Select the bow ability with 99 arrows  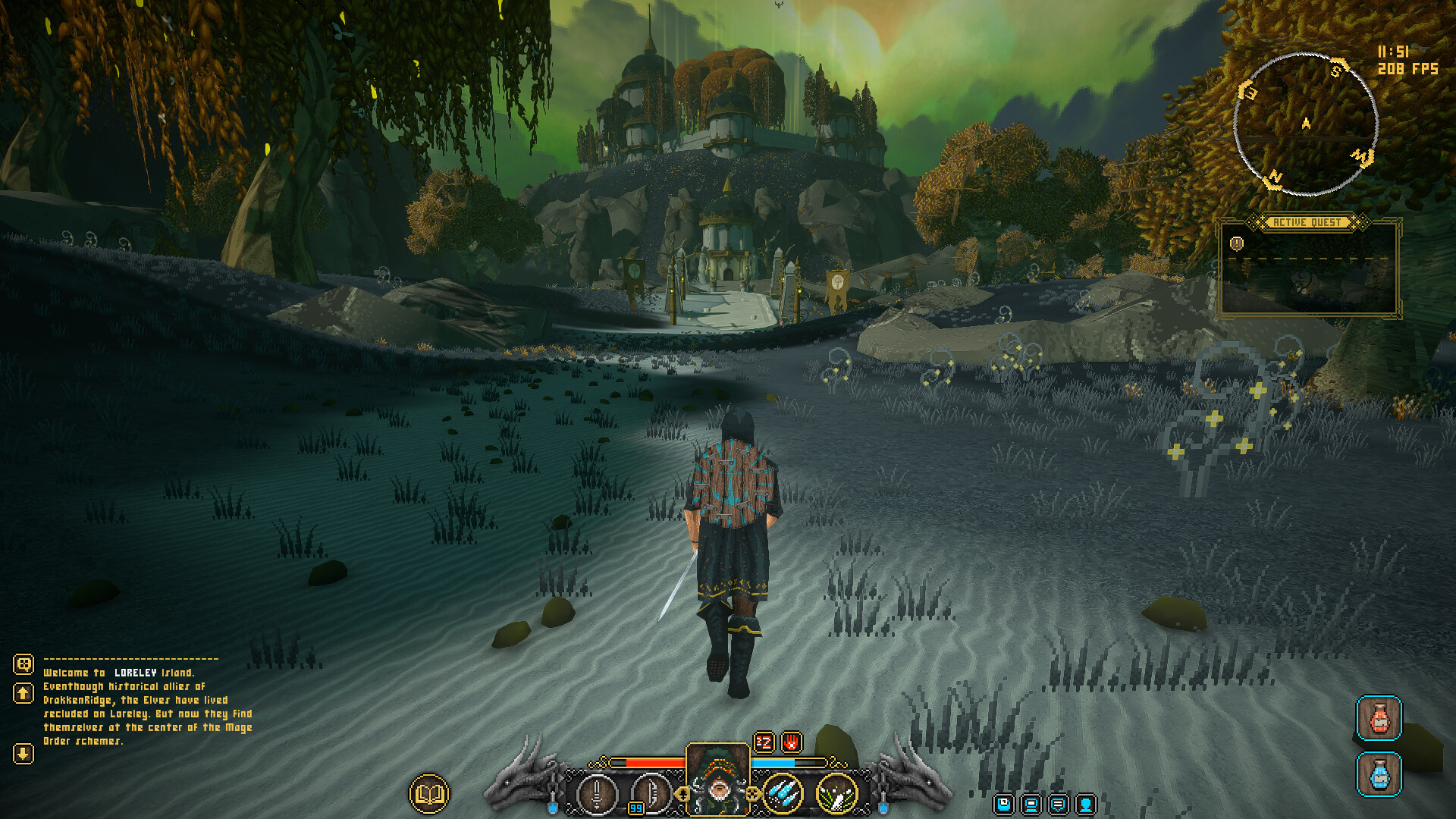coord(652,795)
